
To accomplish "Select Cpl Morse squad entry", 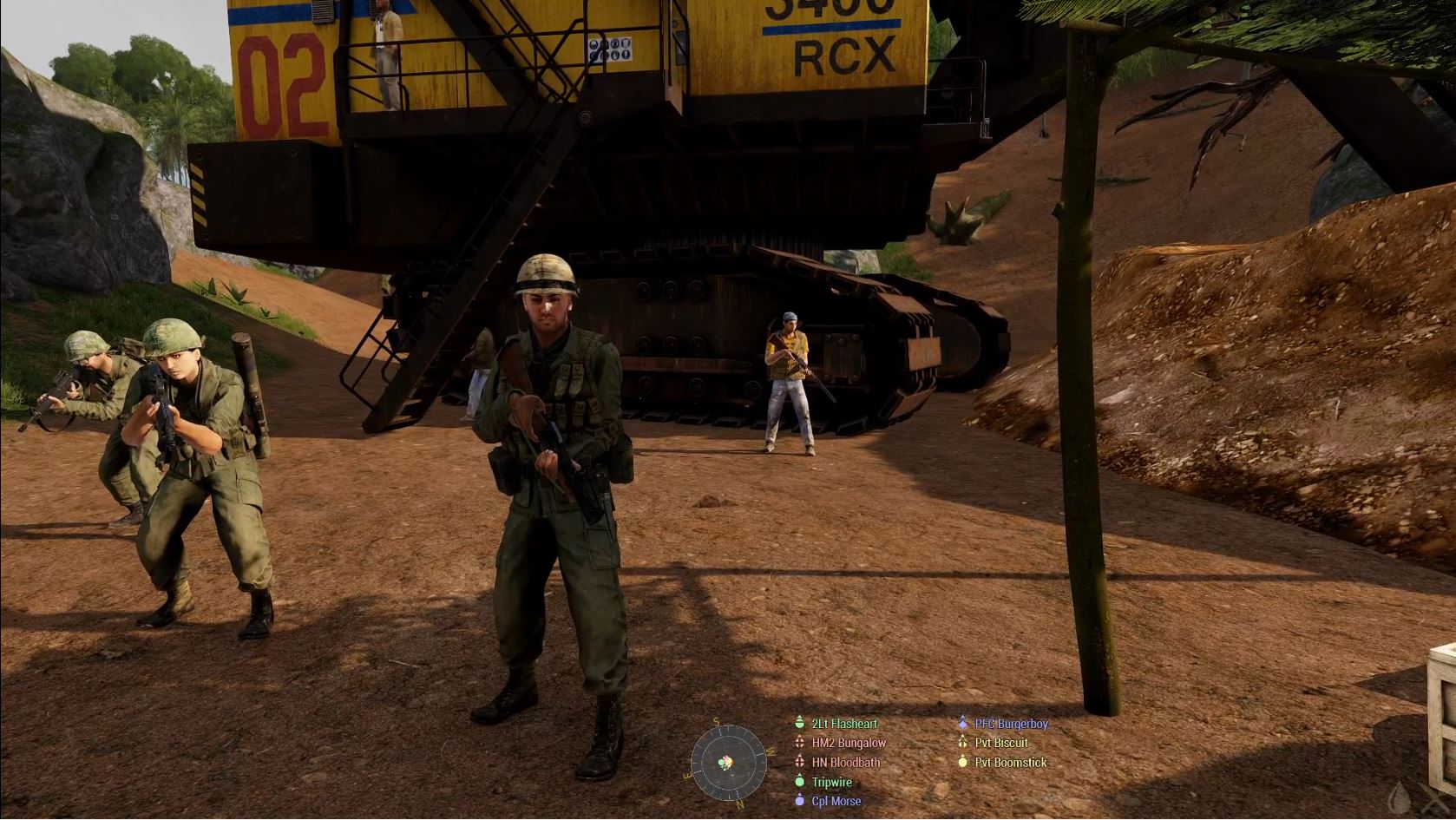I will coord(836,802).
